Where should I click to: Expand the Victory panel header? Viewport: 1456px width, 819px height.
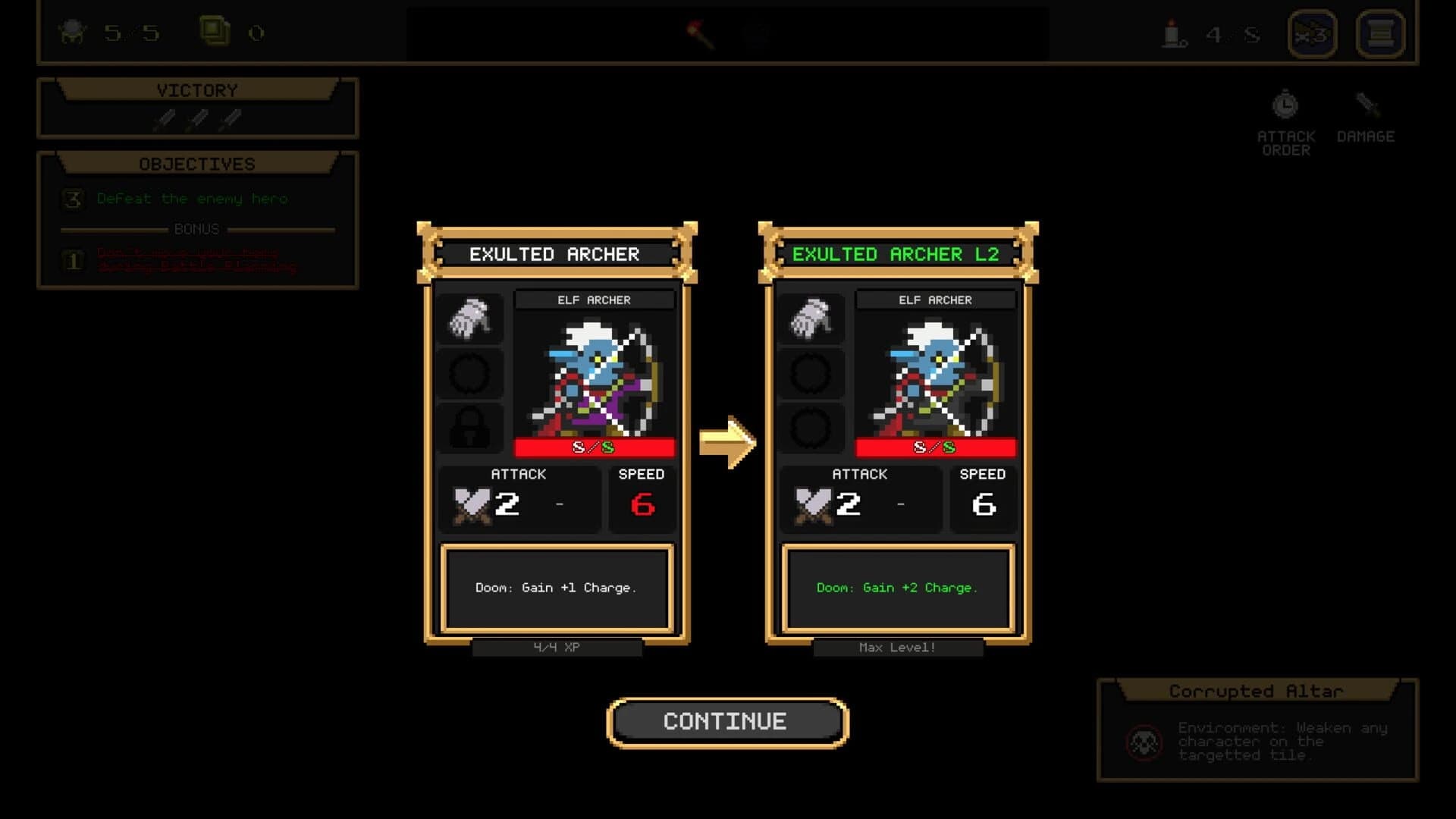click(198, 89)
